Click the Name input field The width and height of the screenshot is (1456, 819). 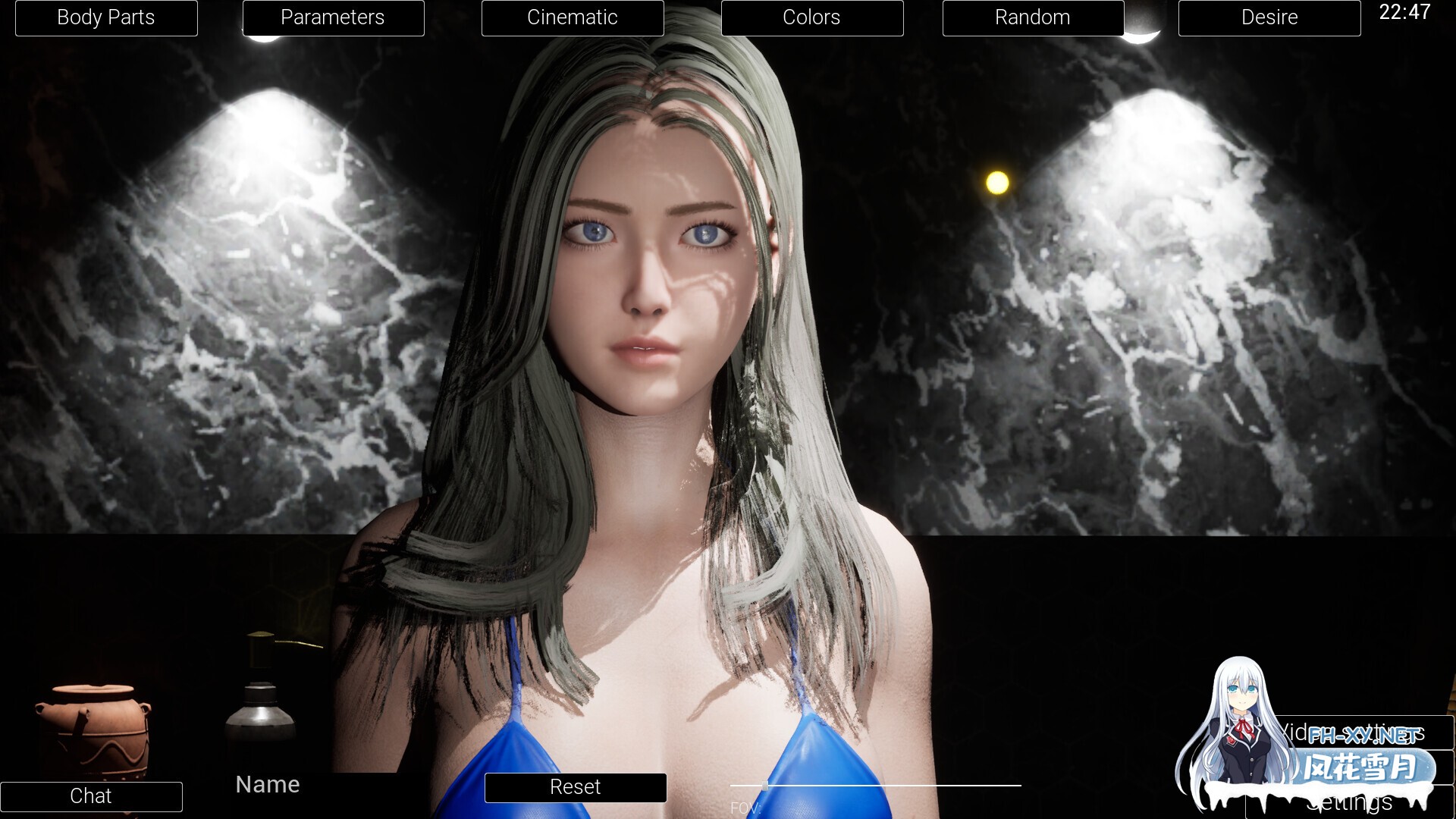pos(267,784)
